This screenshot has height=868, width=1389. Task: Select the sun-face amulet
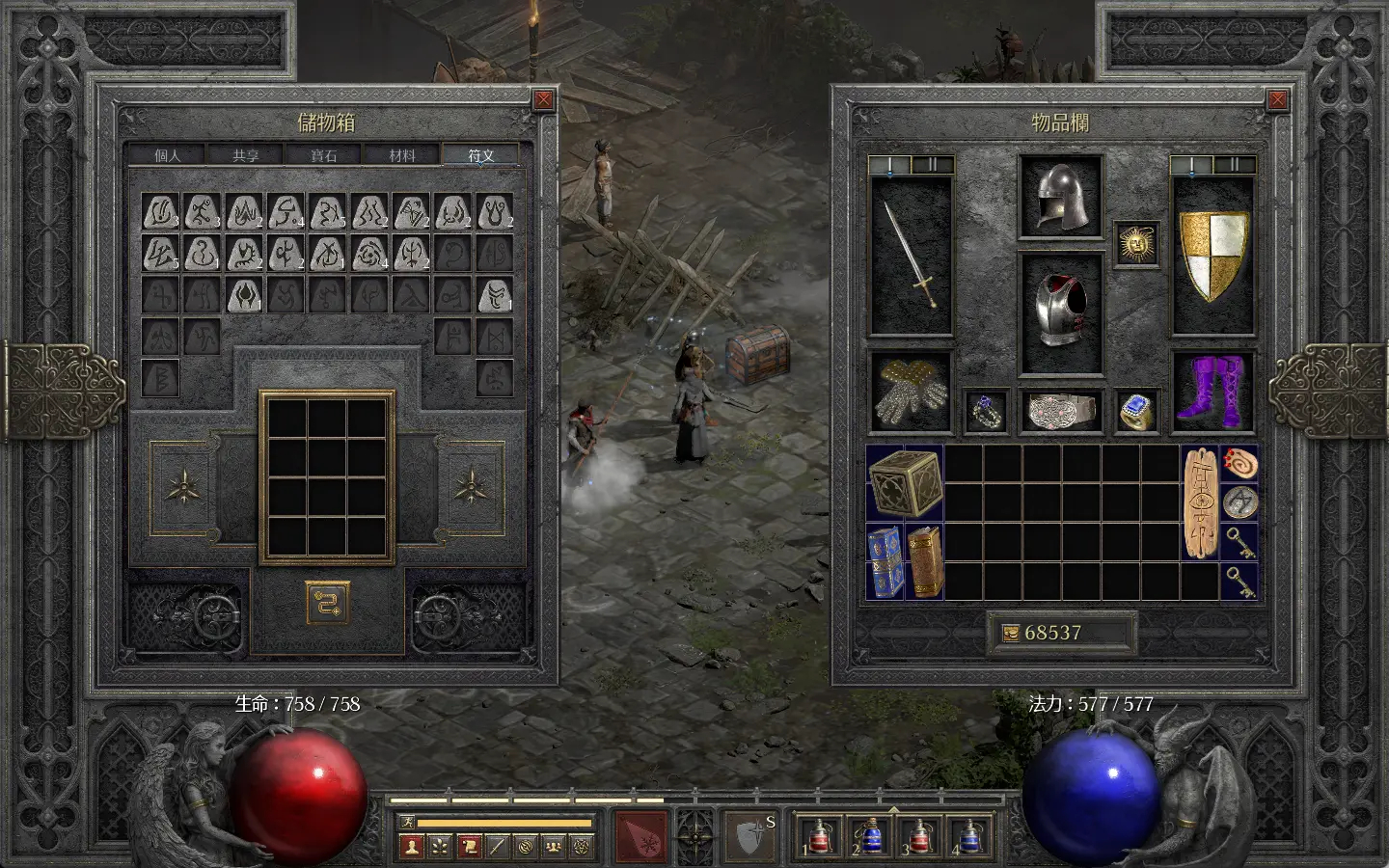click(x=1135, y=242)
